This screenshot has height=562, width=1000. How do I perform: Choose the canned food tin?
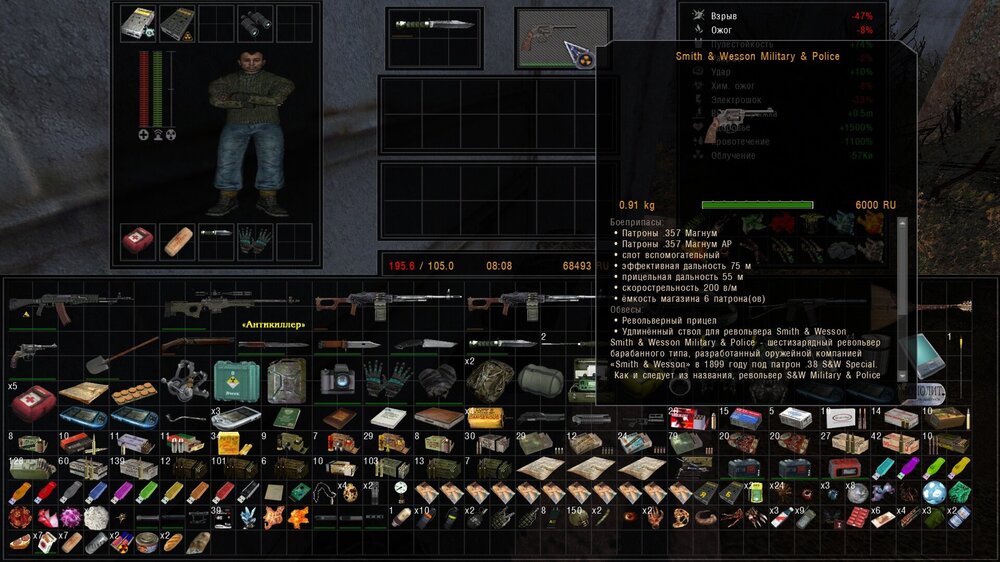(148, 543)
